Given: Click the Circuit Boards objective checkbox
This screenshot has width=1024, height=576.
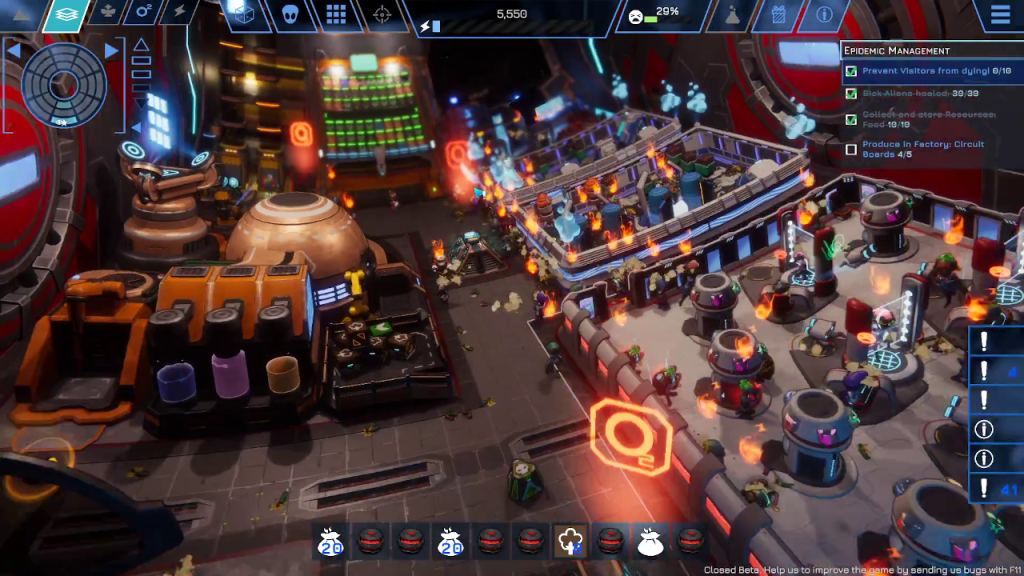Looking at the screenshot, I should click(x=851, y=149).
